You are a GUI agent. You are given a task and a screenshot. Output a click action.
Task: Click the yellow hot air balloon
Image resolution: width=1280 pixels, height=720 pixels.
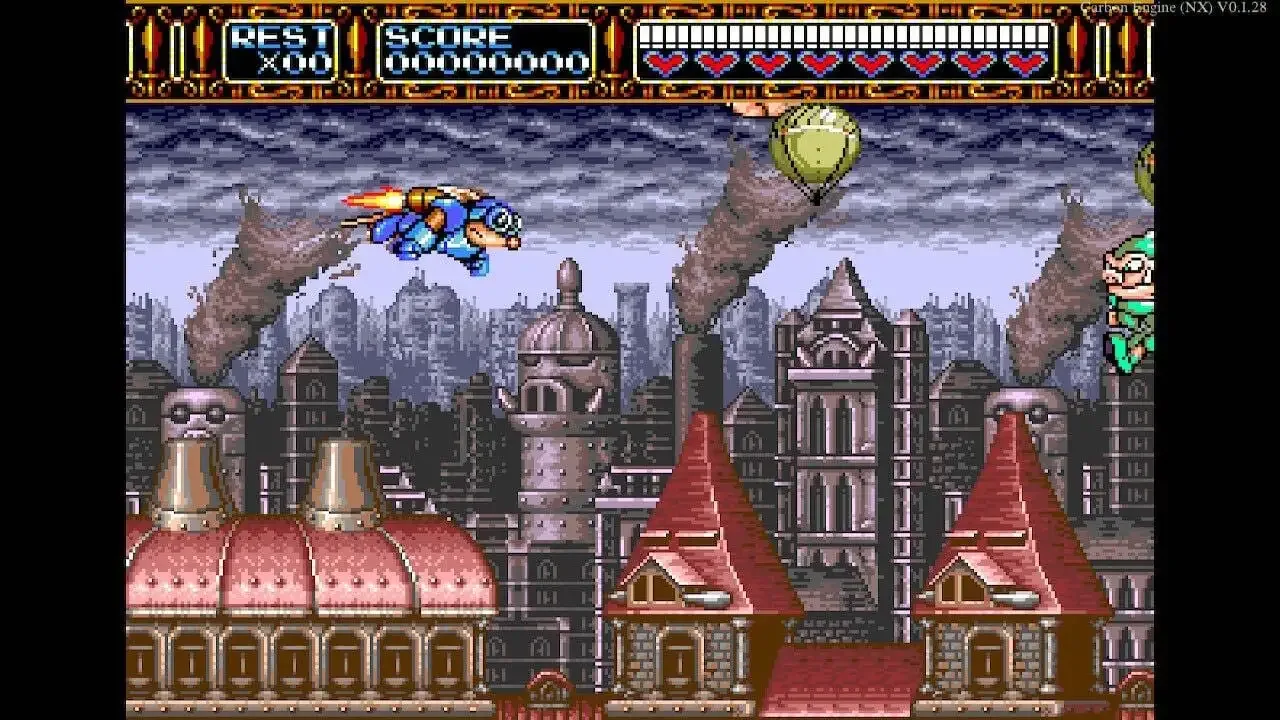pyautogui.click(x=815, y=150)
